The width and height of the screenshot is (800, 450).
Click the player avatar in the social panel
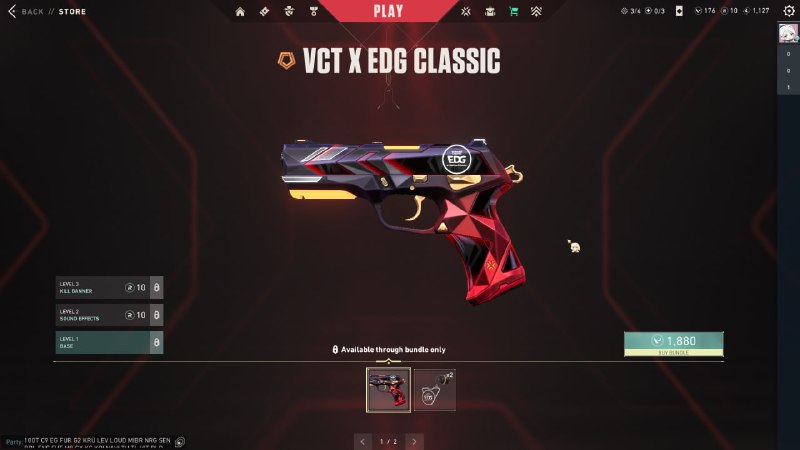pos(788,33)
